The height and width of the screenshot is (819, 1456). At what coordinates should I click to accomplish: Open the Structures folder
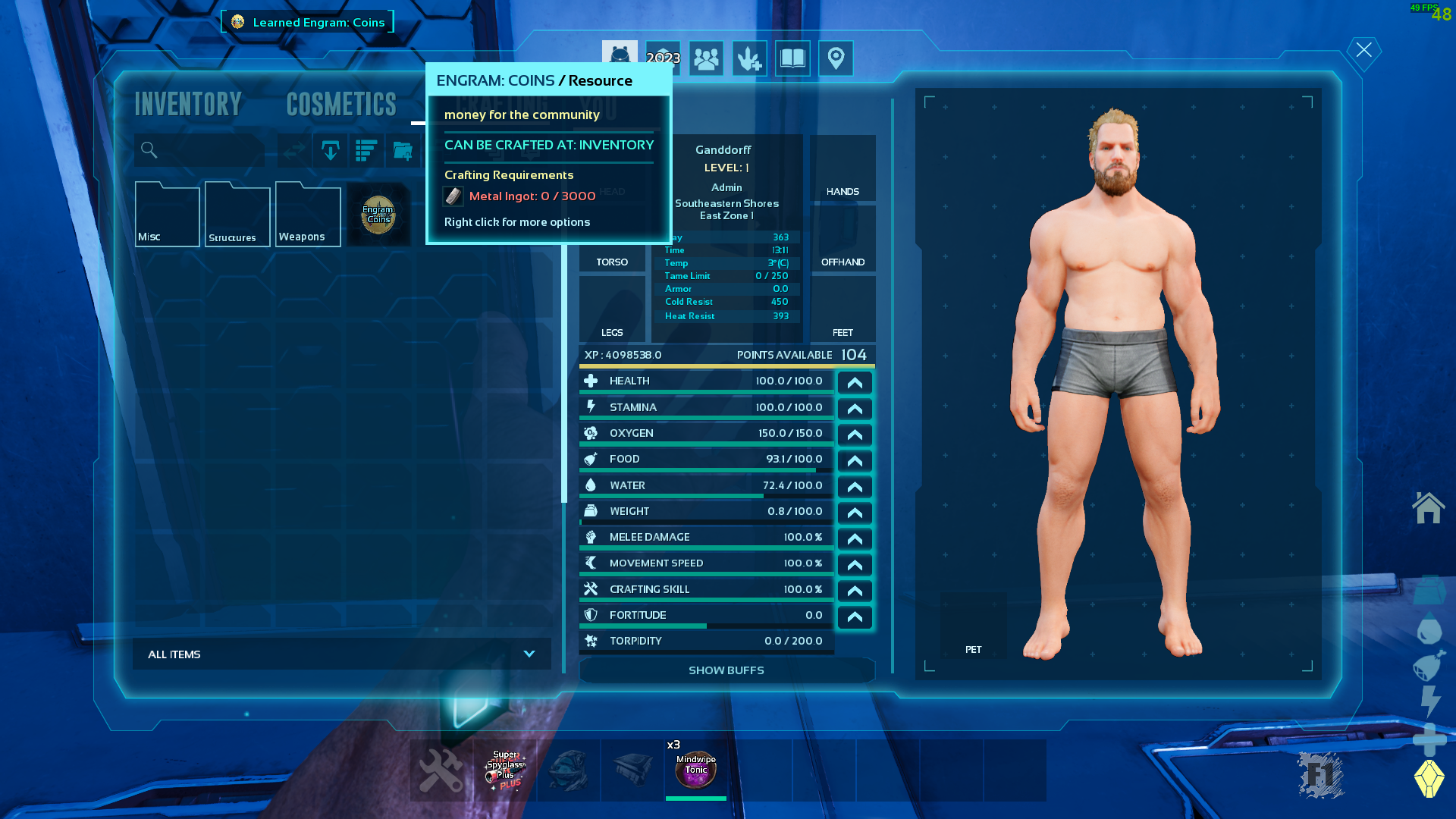[x=237, y=215]
